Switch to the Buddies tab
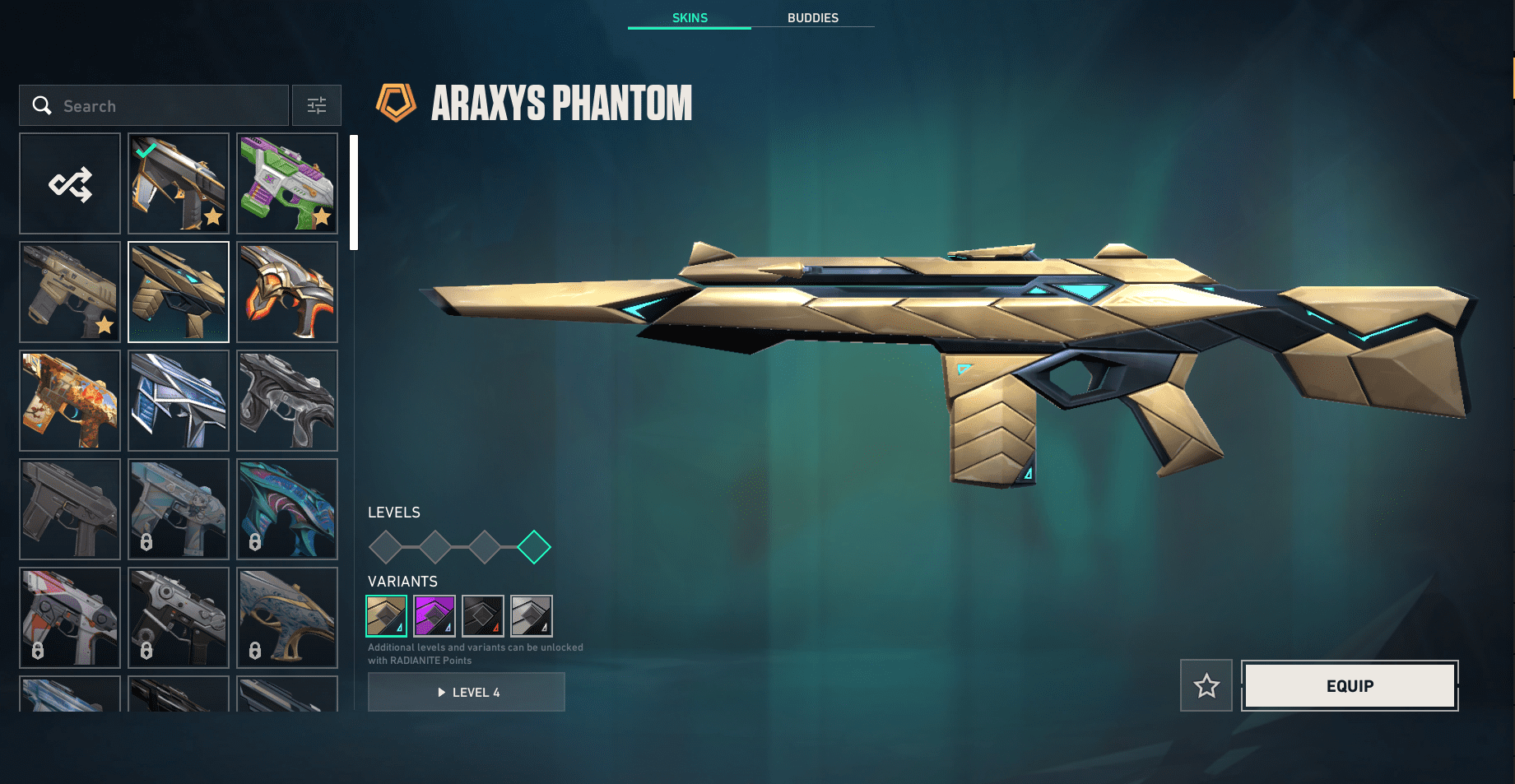Viewport: 1515px width, 784px height. (x=812, y=18)
